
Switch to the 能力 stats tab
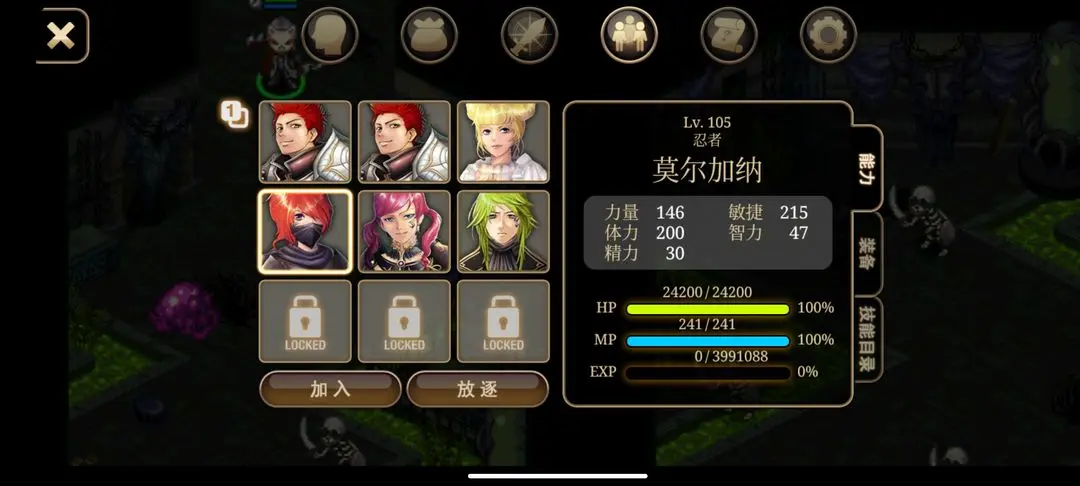(867, 168)
